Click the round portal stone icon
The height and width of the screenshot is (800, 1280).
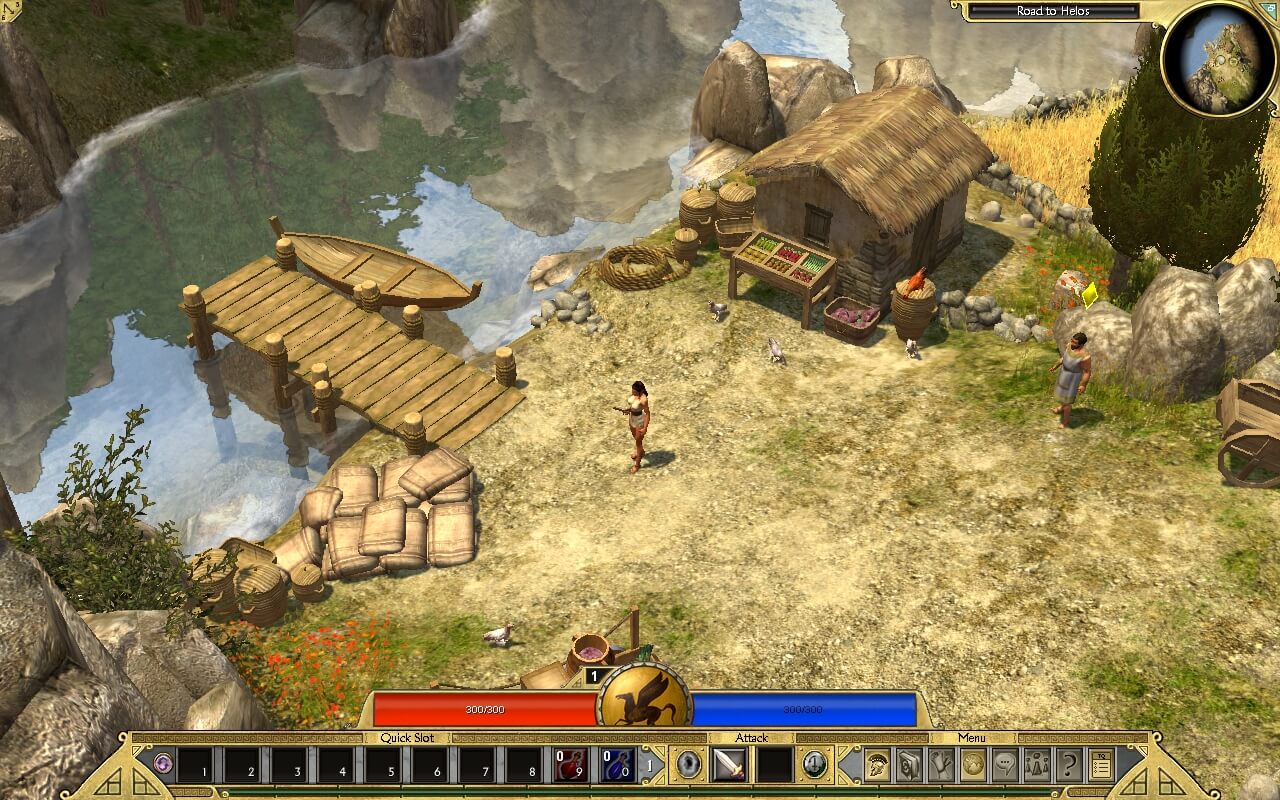point(688,765)
